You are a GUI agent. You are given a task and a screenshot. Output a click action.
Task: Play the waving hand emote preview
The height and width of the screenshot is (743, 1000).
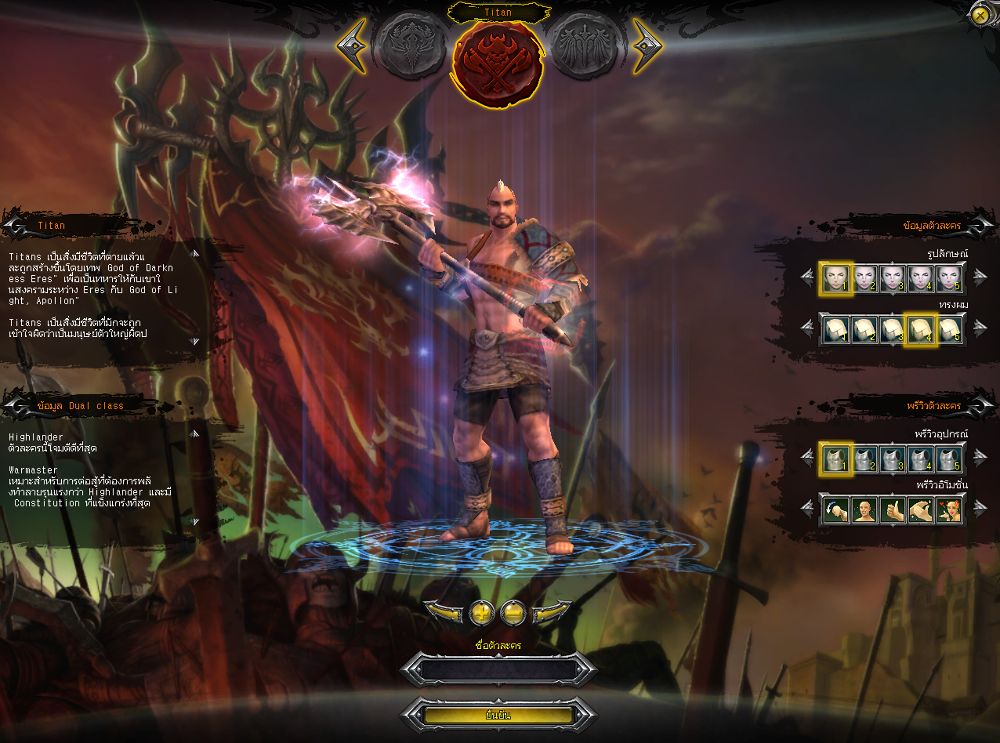tap(921, 511)
